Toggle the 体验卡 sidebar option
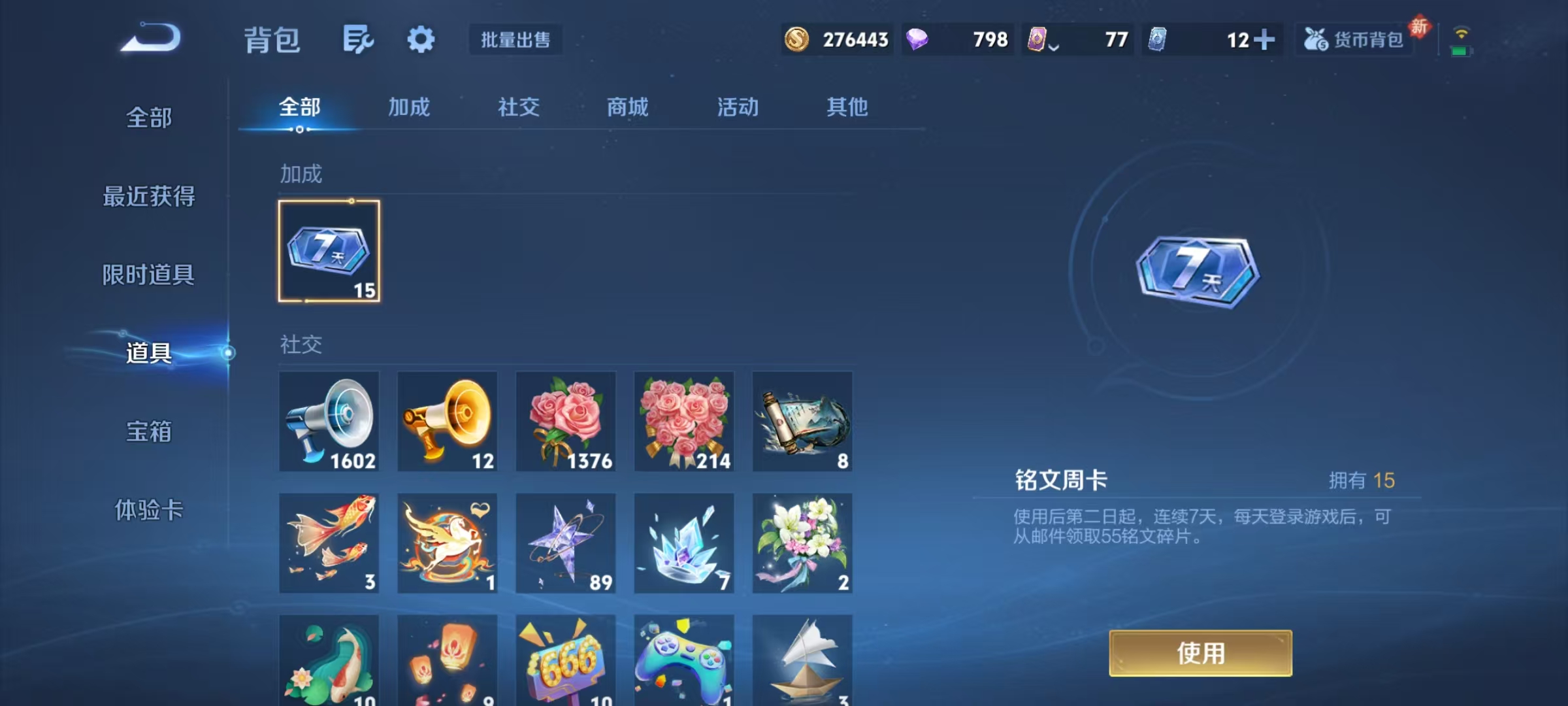The image size is (1568, 706). (149, 512)
